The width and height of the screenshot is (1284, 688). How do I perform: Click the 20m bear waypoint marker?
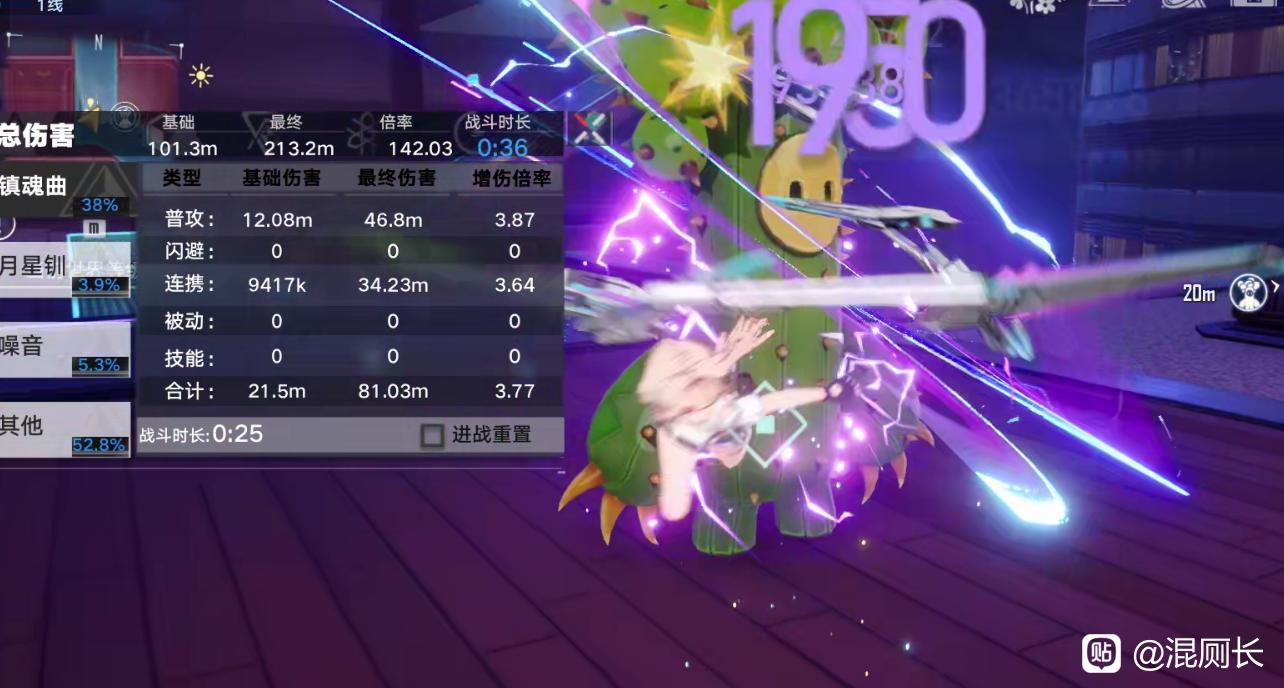(x=1246, y=293)
